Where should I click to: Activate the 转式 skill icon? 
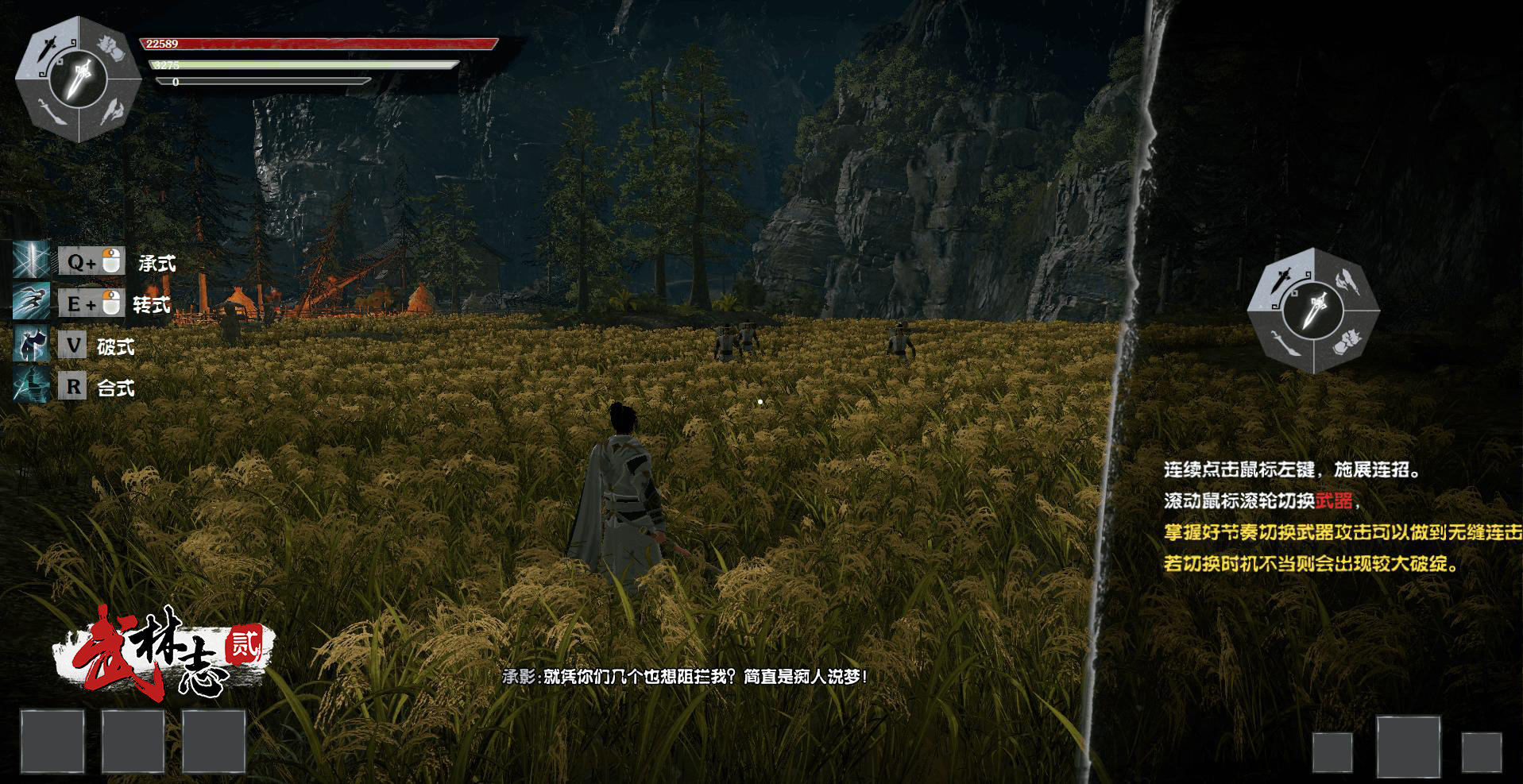coord(31,302)
